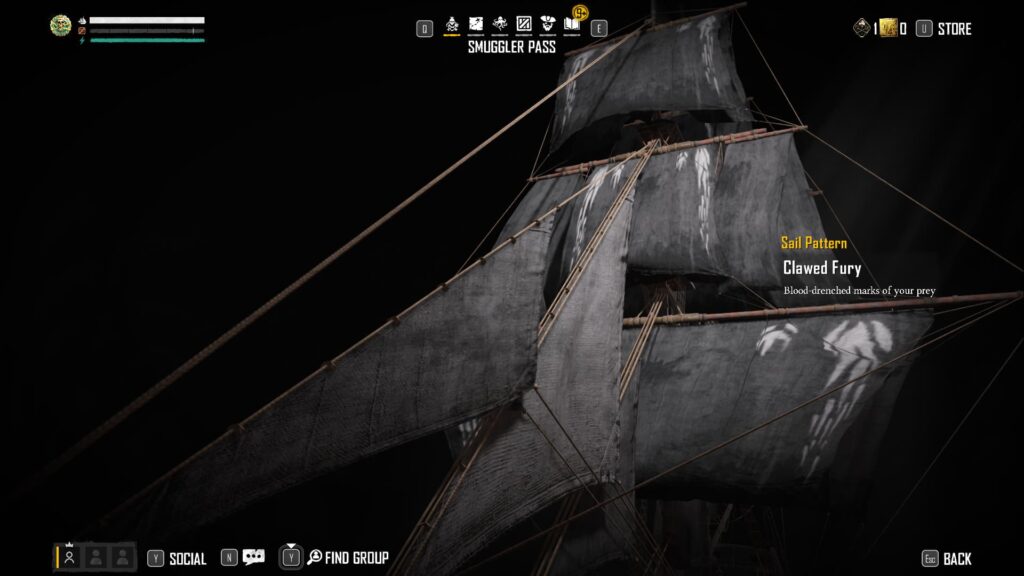This screenshot has height=576, width=1024.
Task: Open the open-book journal tab
Action: [x=572, y=23]
